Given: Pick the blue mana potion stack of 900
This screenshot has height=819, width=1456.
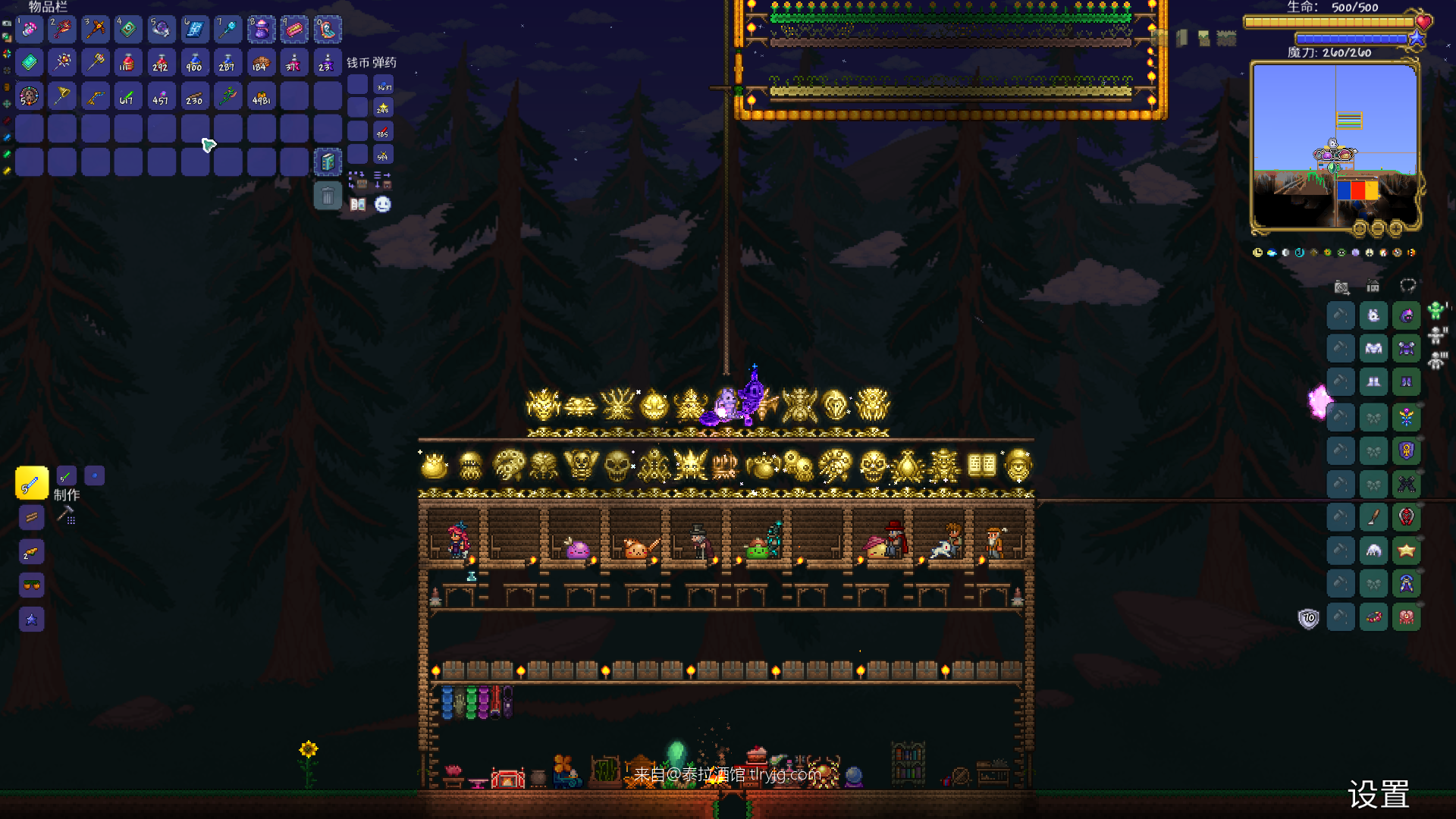Looking at the screenshot, I should [x=195, y=63].
